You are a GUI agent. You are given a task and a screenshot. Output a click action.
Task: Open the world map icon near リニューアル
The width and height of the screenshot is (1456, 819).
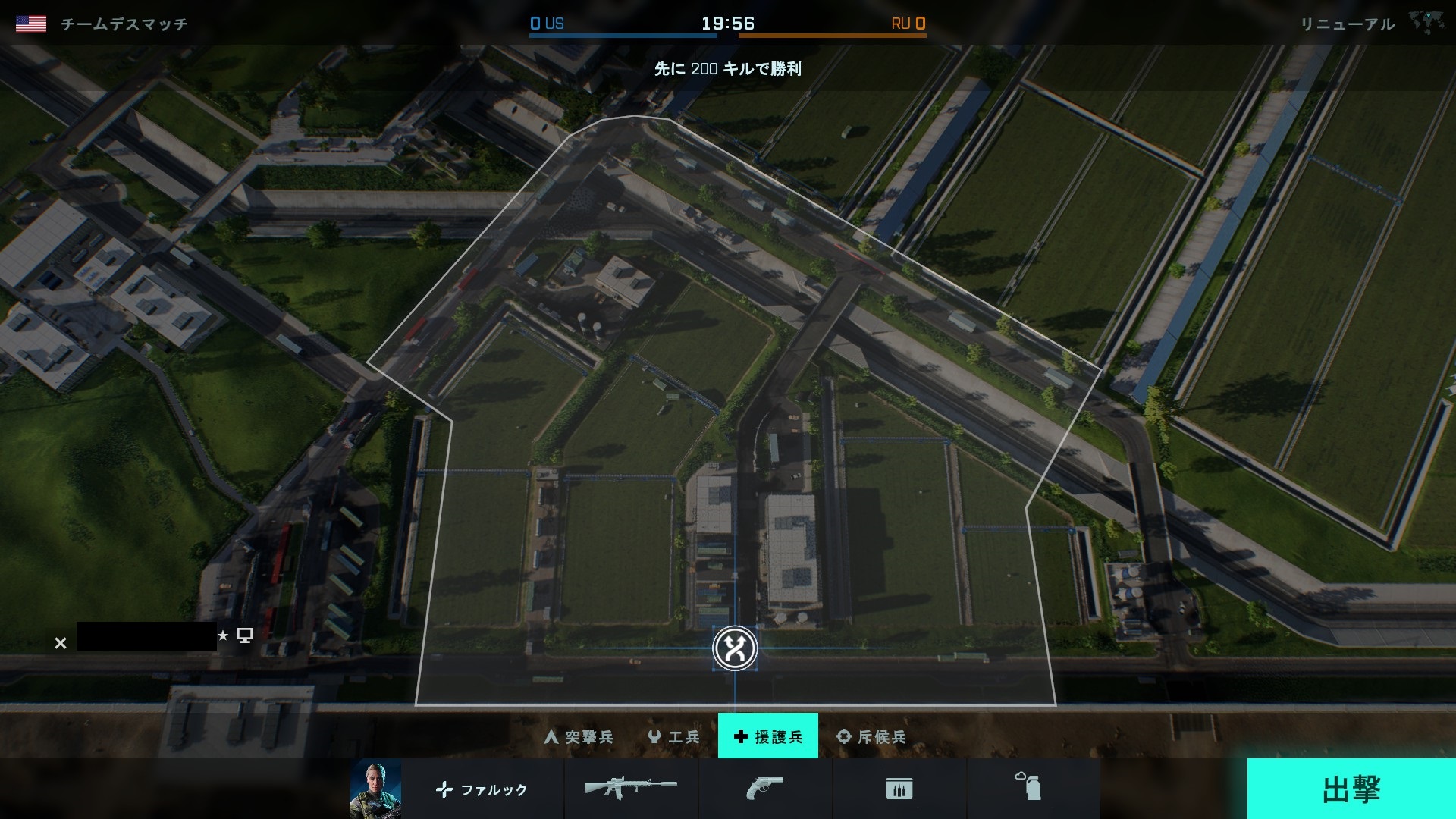(x=1427, y=23)
